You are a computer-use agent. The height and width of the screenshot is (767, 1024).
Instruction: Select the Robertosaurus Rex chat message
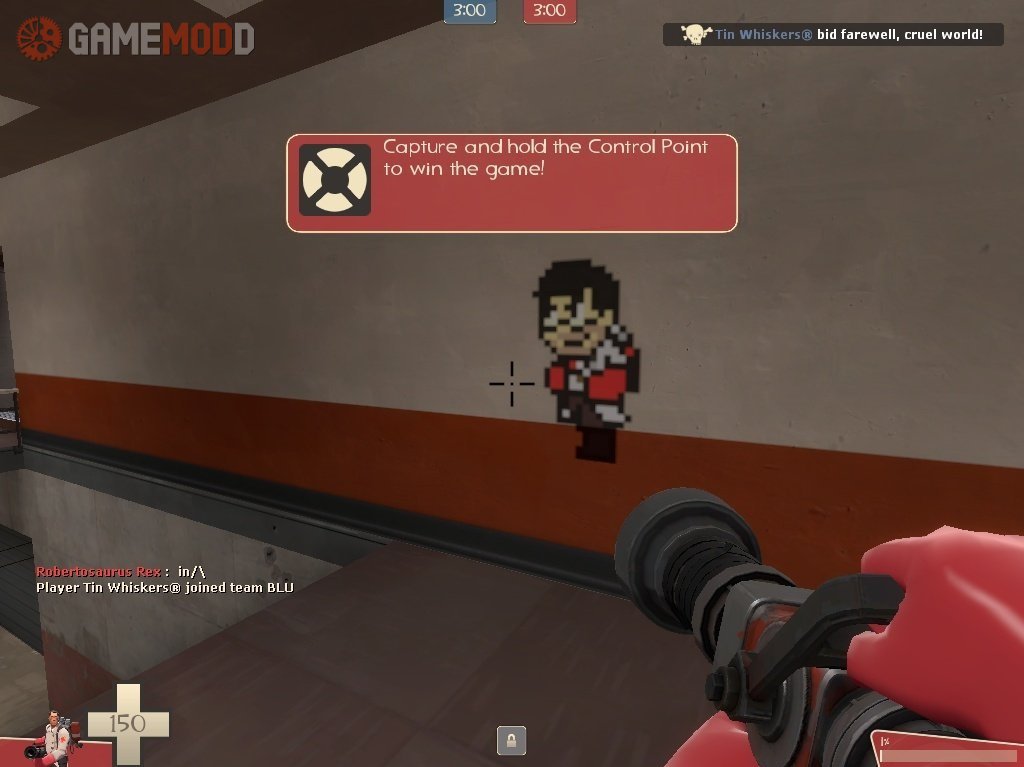(x=120, y=571)
